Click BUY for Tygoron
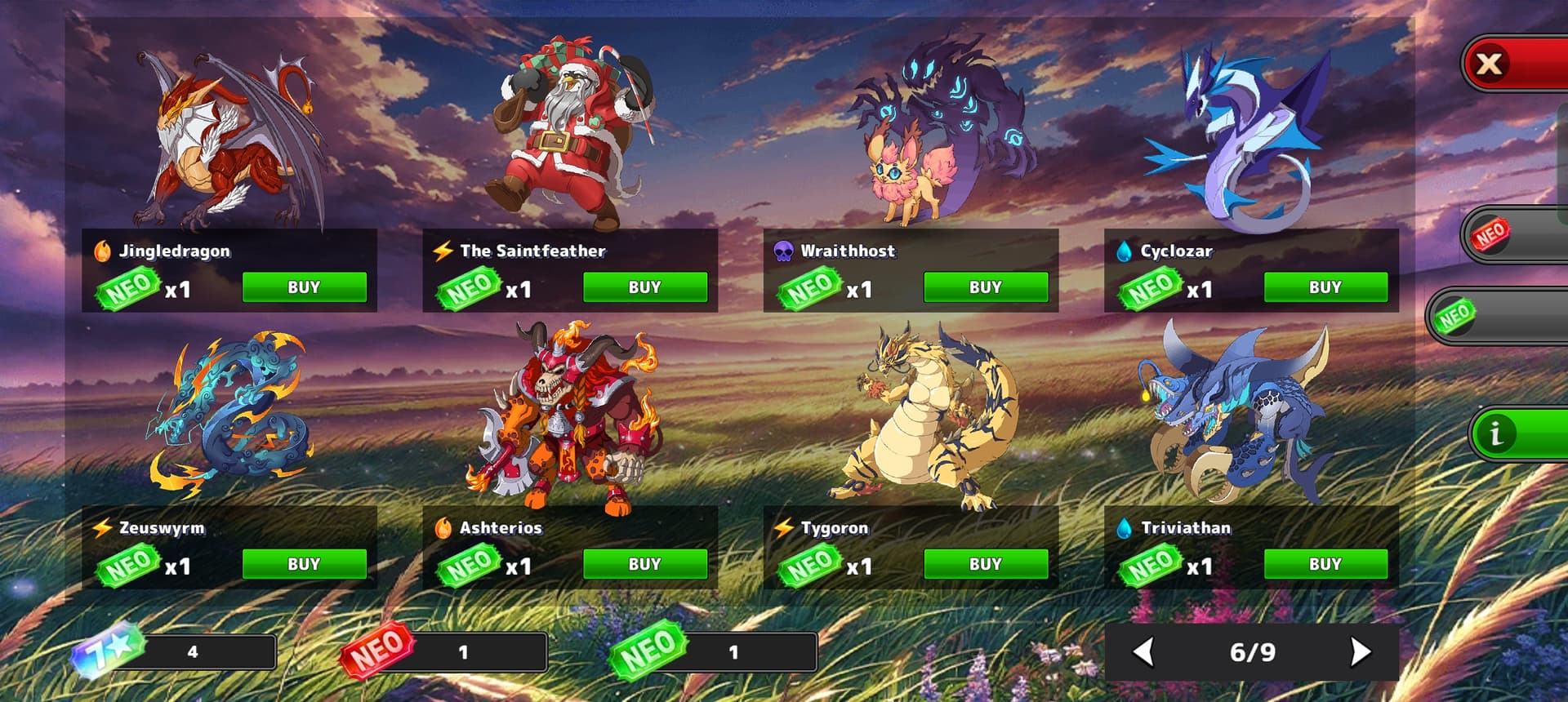The image size is (1568, 702). [x=985, y=564]
